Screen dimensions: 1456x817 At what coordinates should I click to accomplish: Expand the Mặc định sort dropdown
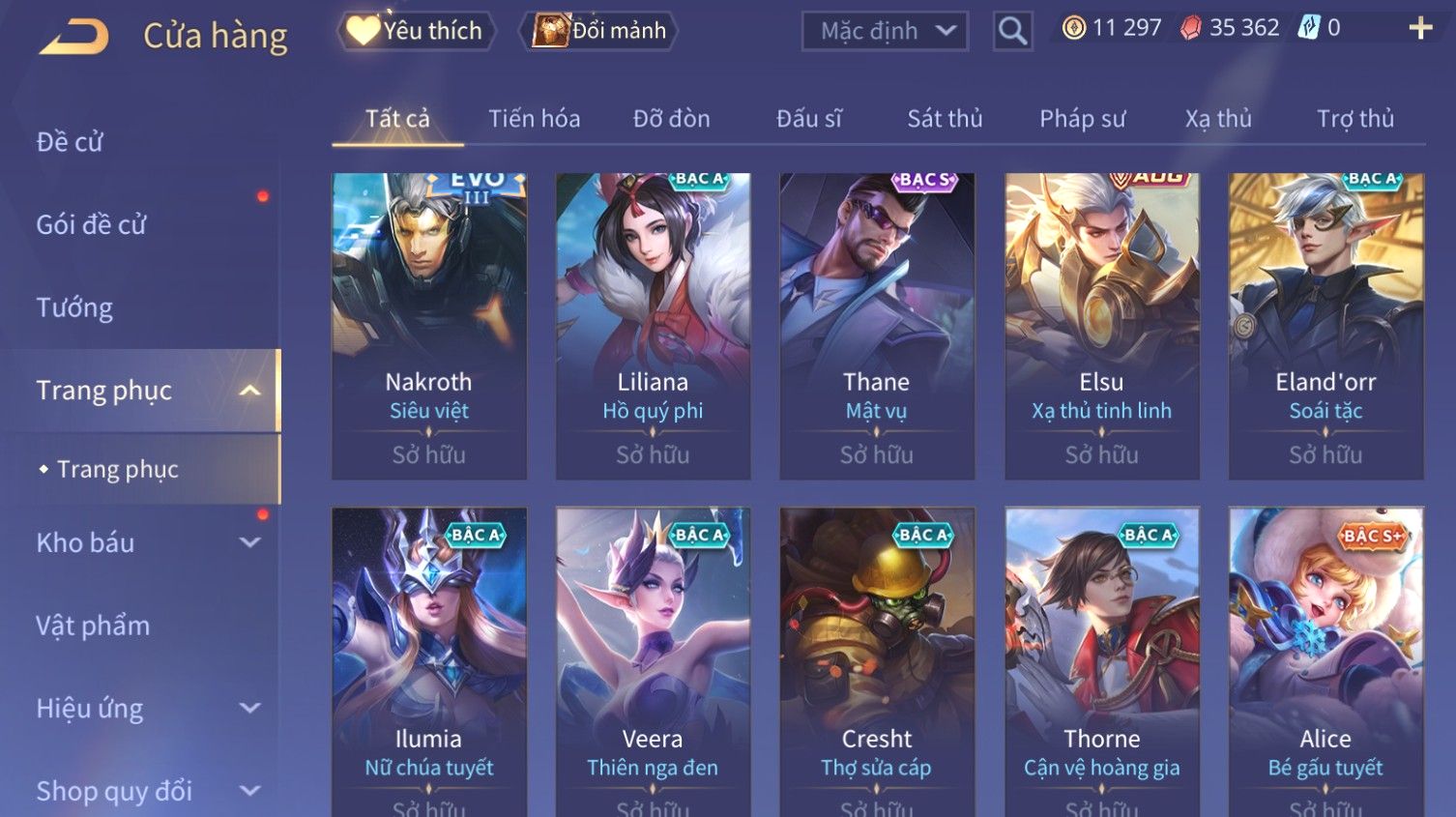tap(885, 31)
